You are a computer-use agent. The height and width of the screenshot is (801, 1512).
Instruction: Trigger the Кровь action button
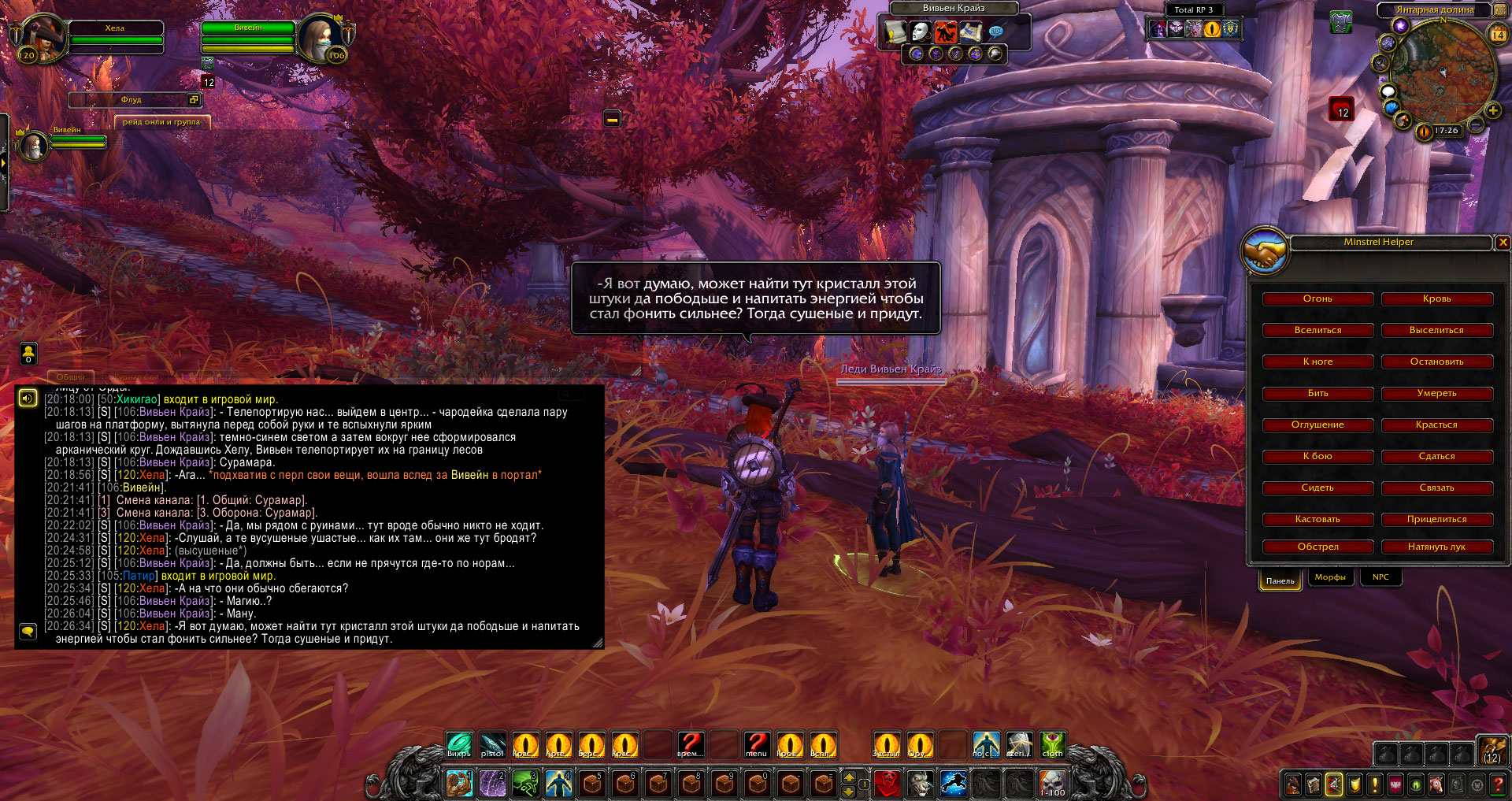1436,299
